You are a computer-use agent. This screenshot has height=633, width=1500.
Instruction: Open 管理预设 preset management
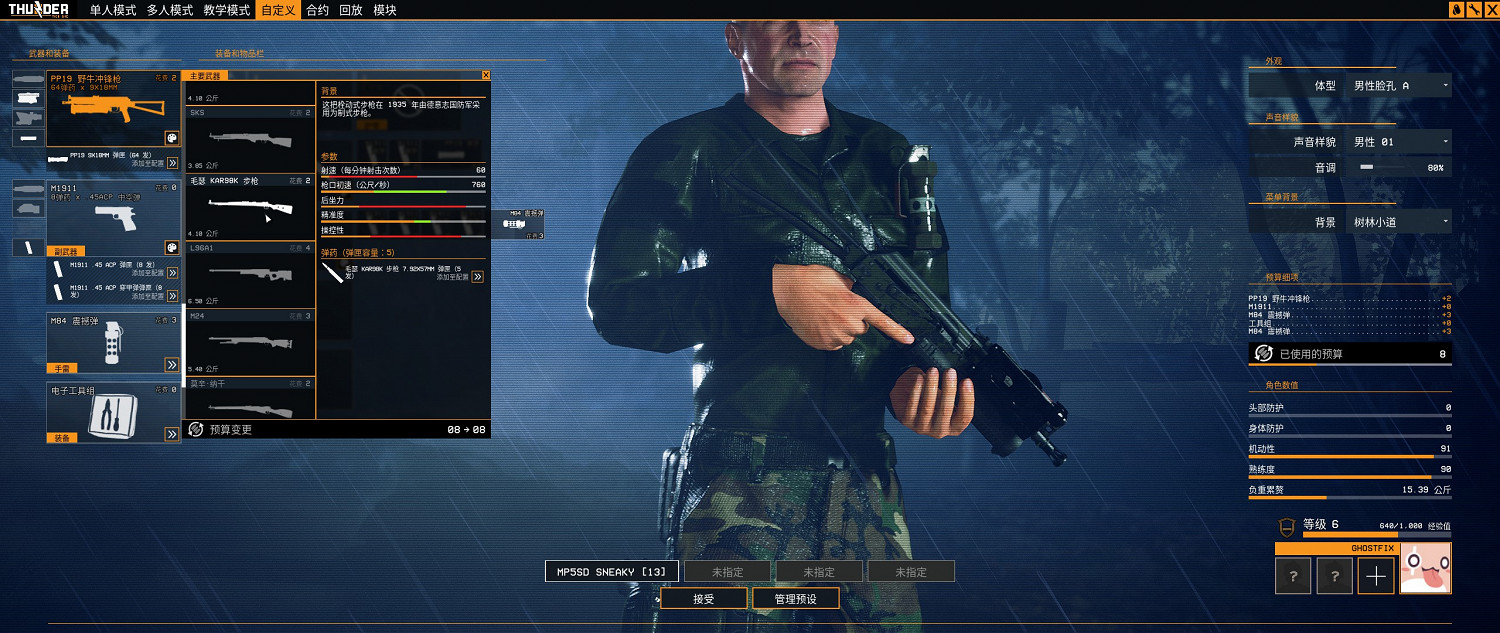[796, 599]
